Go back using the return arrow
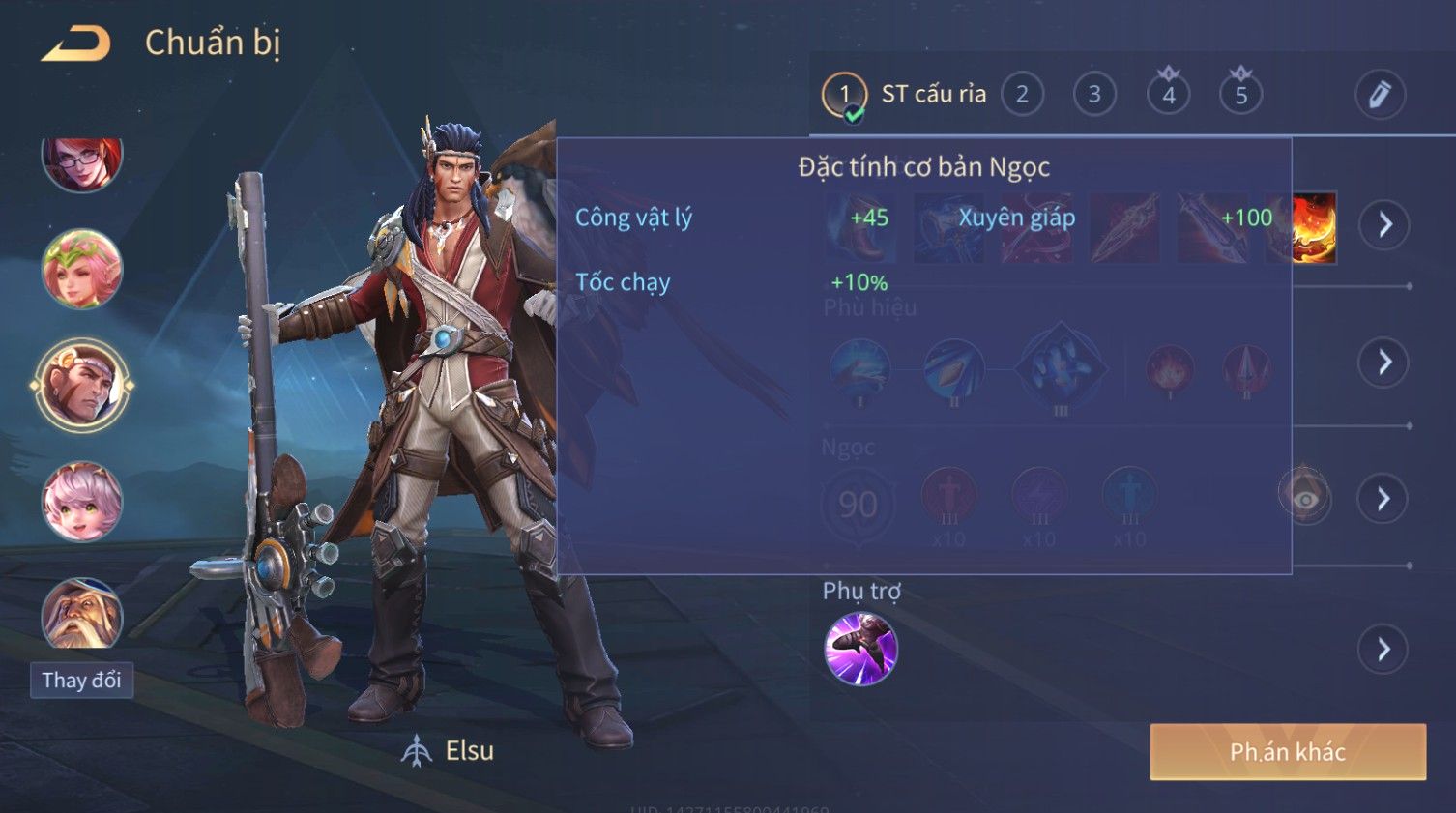 (75, 44)
